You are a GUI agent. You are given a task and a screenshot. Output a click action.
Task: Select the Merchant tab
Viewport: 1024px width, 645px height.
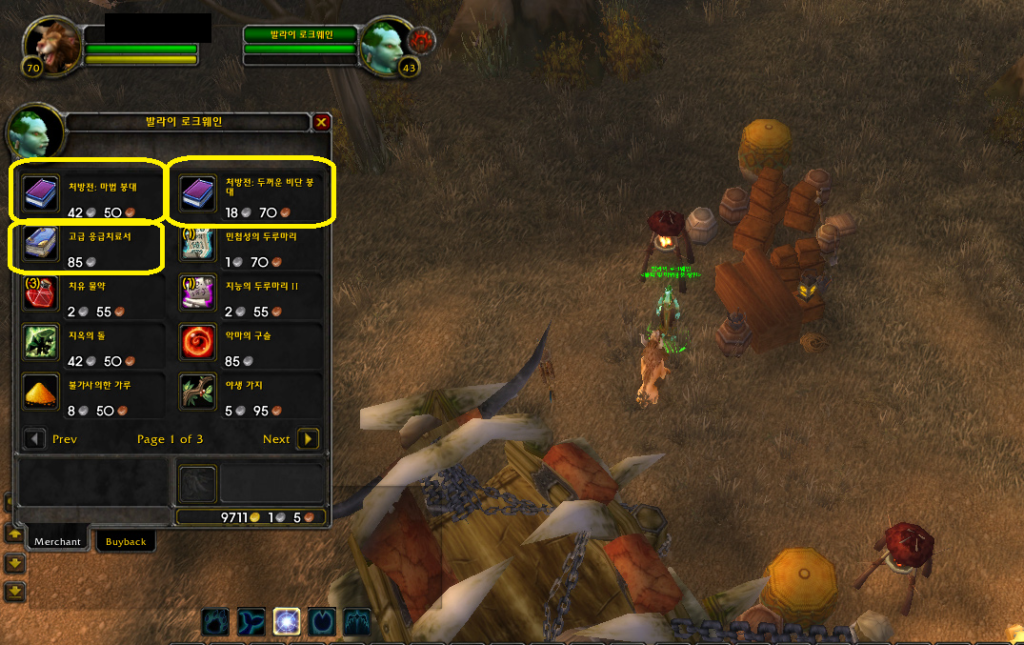tap(57, 541)
